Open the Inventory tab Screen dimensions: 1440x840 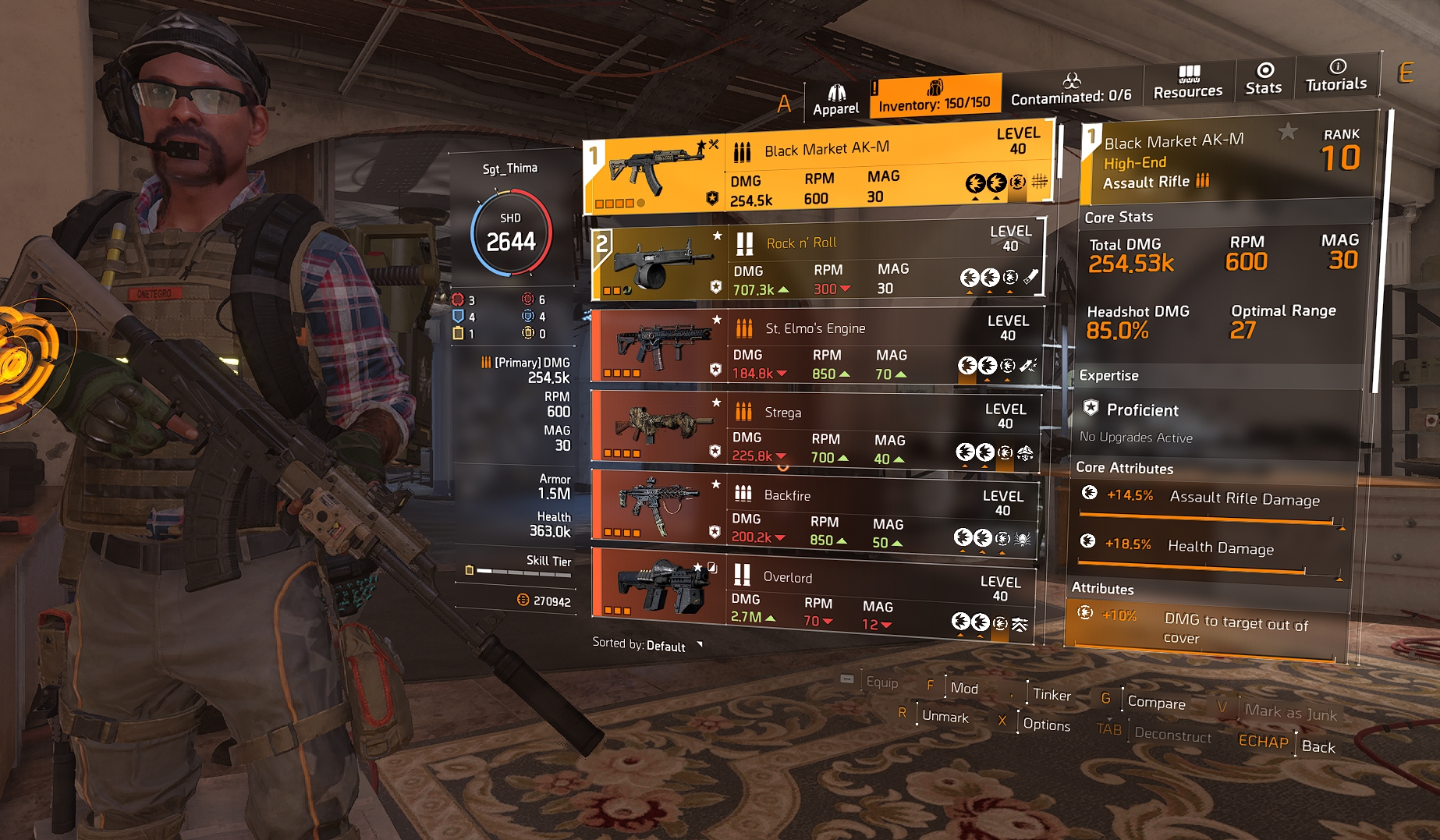point(934,97)
